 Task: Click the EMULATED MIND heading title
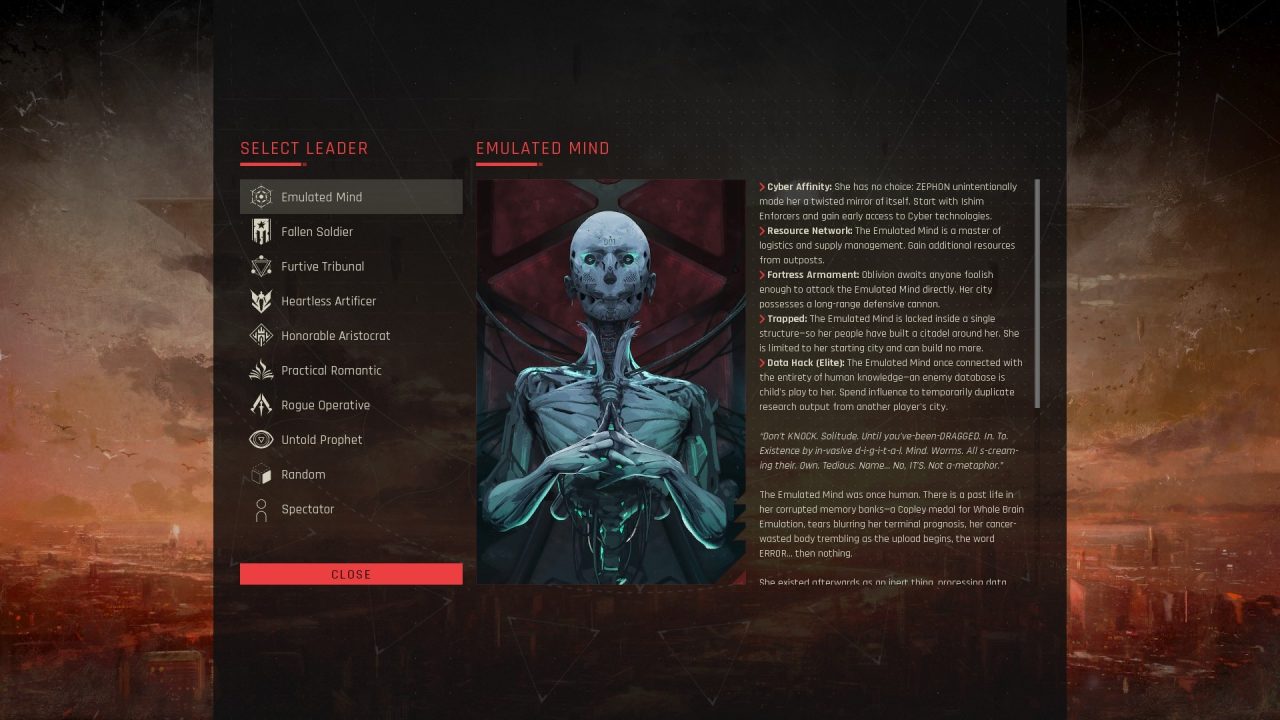coord(542,147)
